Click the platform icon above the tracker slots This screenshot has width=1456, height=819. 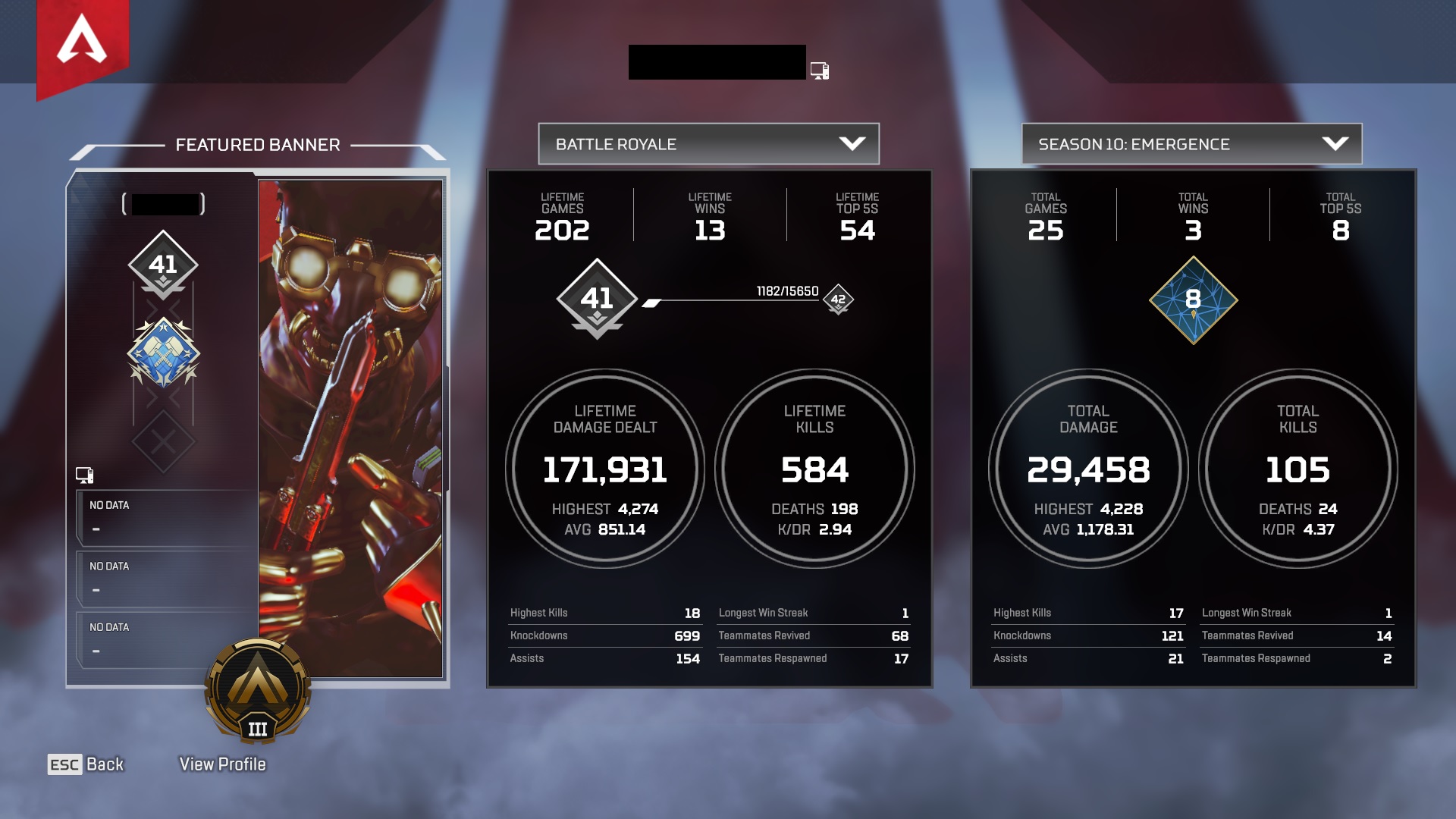(x=86, y=474)
